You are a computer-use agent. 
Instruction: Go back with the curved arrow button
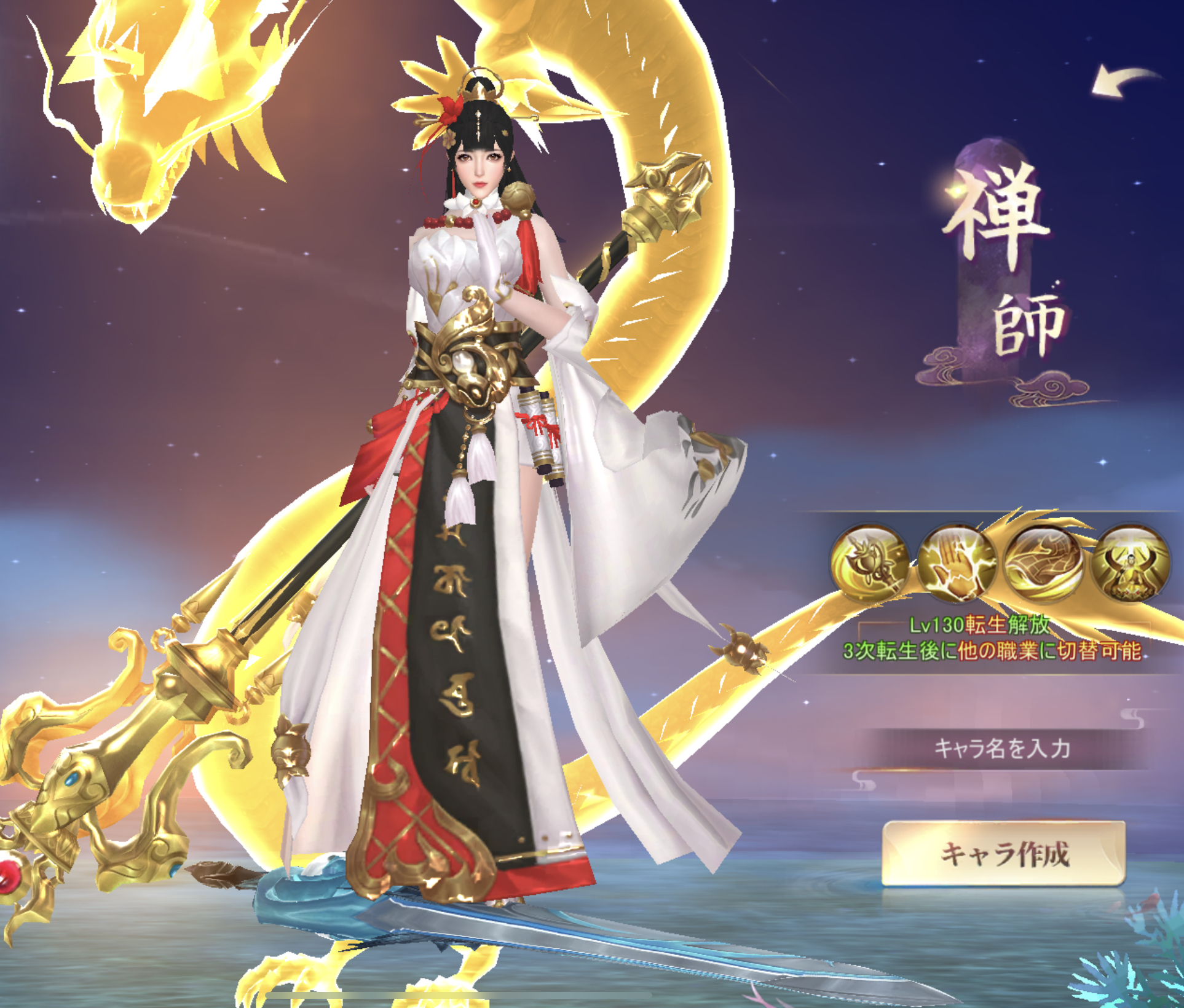point(1124,83)
